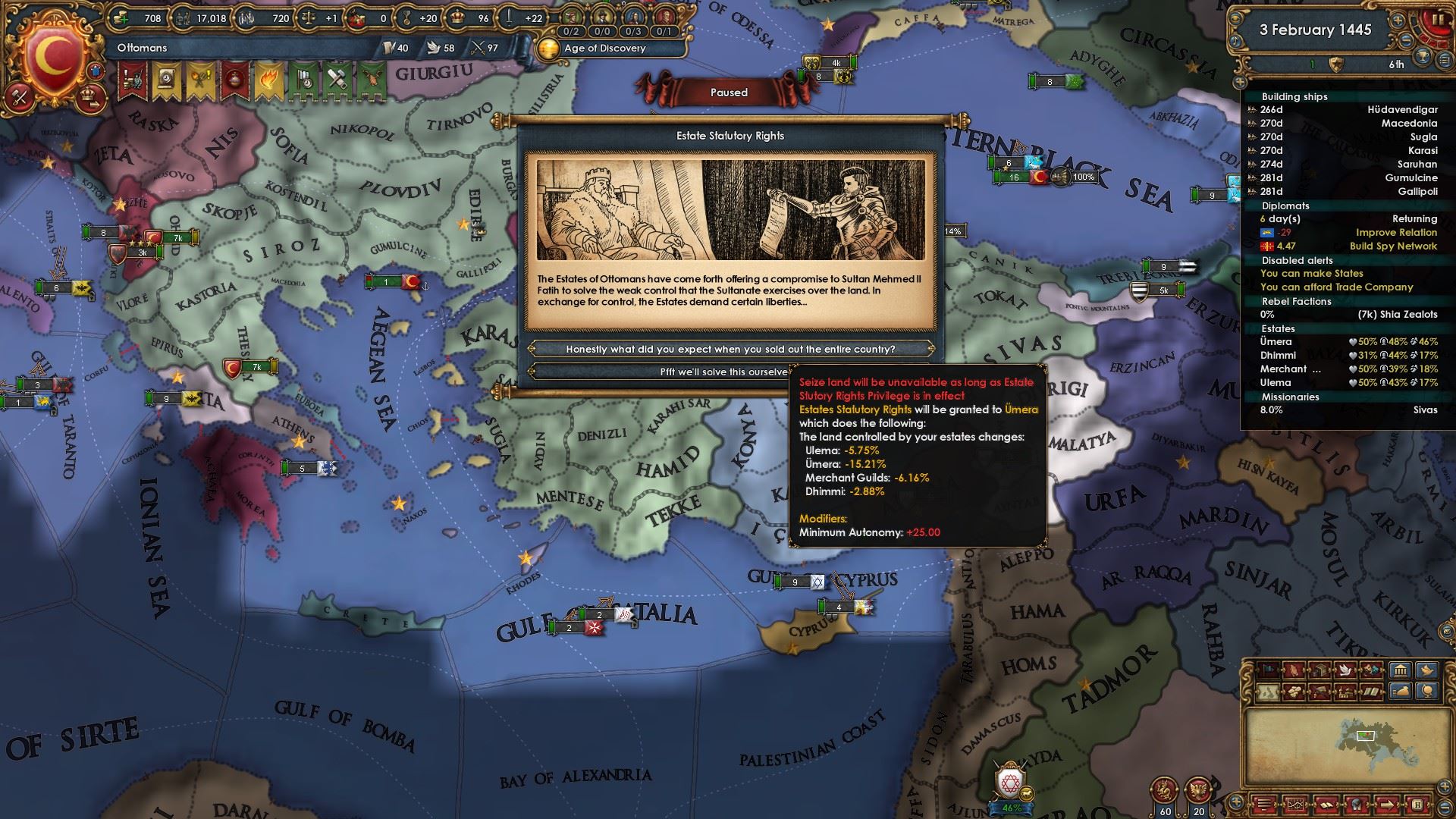Open the trophy achievements button
This screenshot has width=1456, height=819.
pos(1423,55)
